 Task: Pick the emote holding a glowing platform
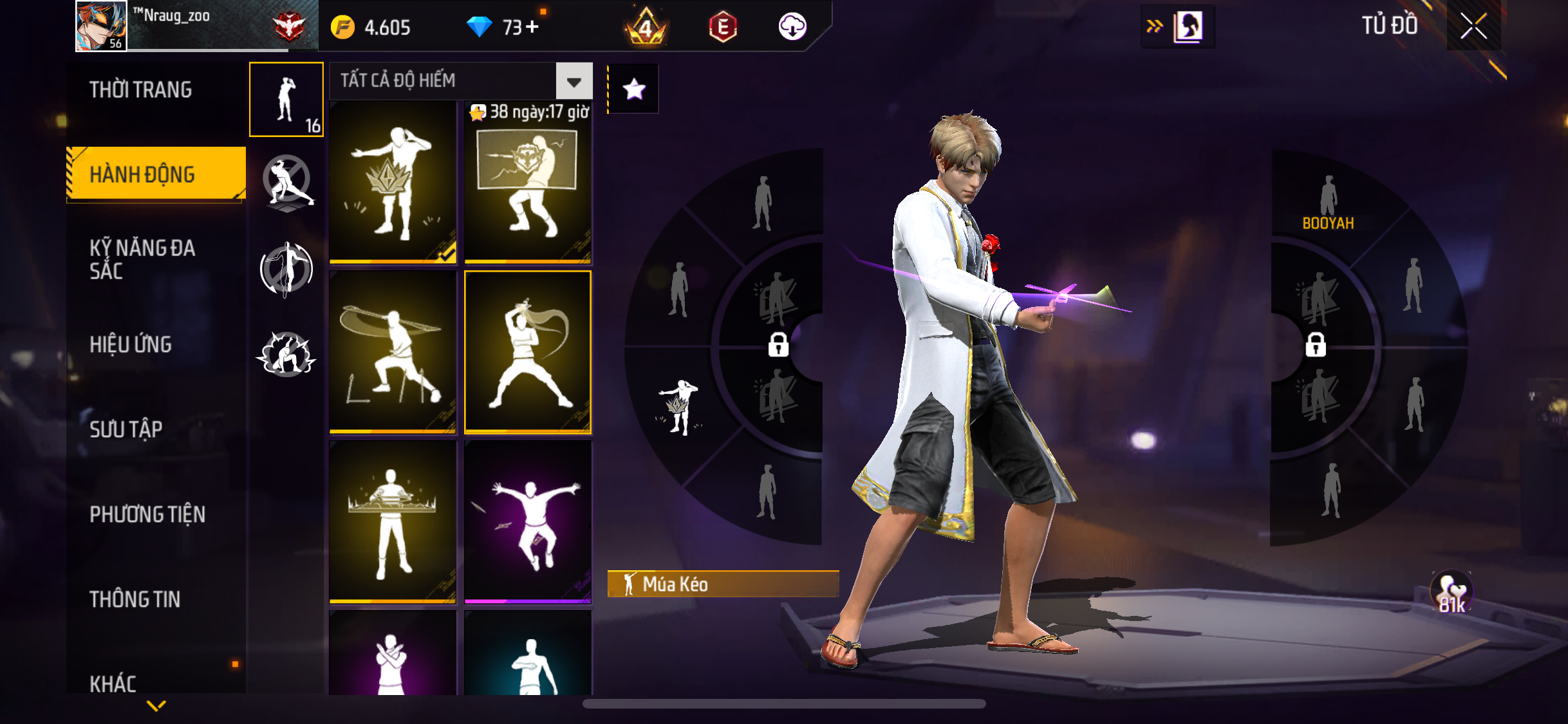coord(393,522)
